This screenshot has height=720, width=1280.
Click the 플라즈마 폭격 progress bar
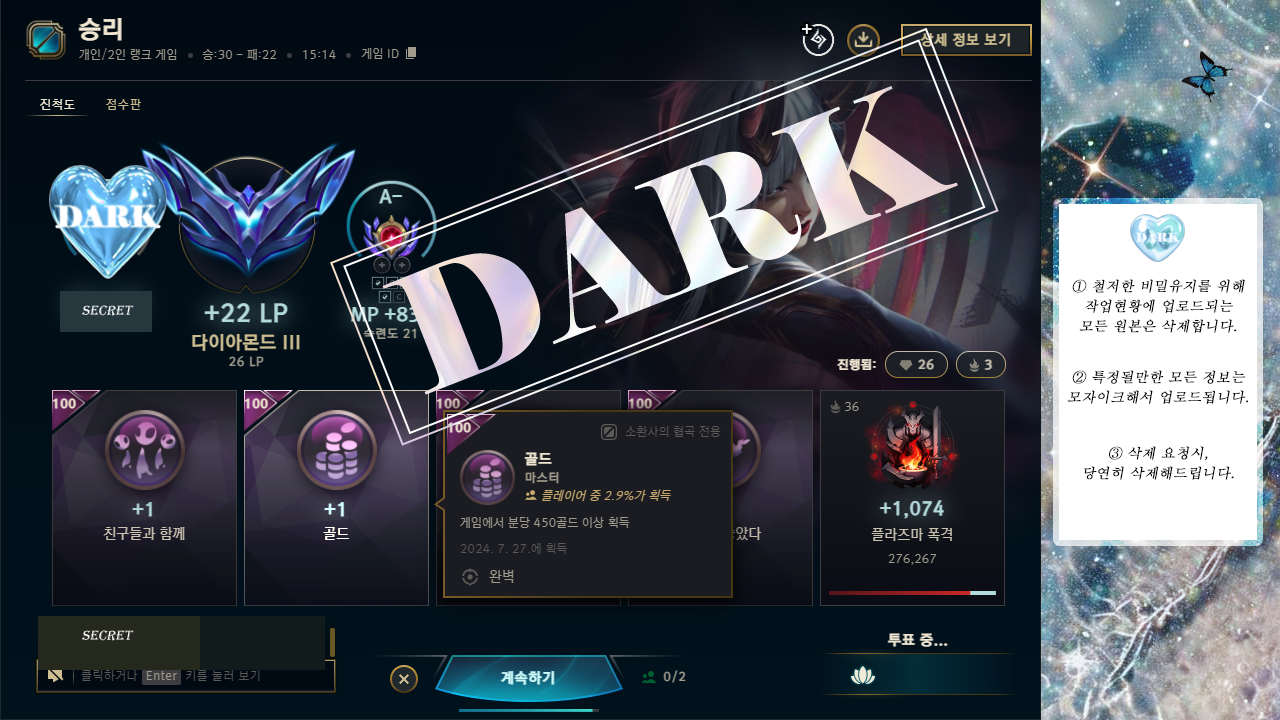click(x=912, y=591)
